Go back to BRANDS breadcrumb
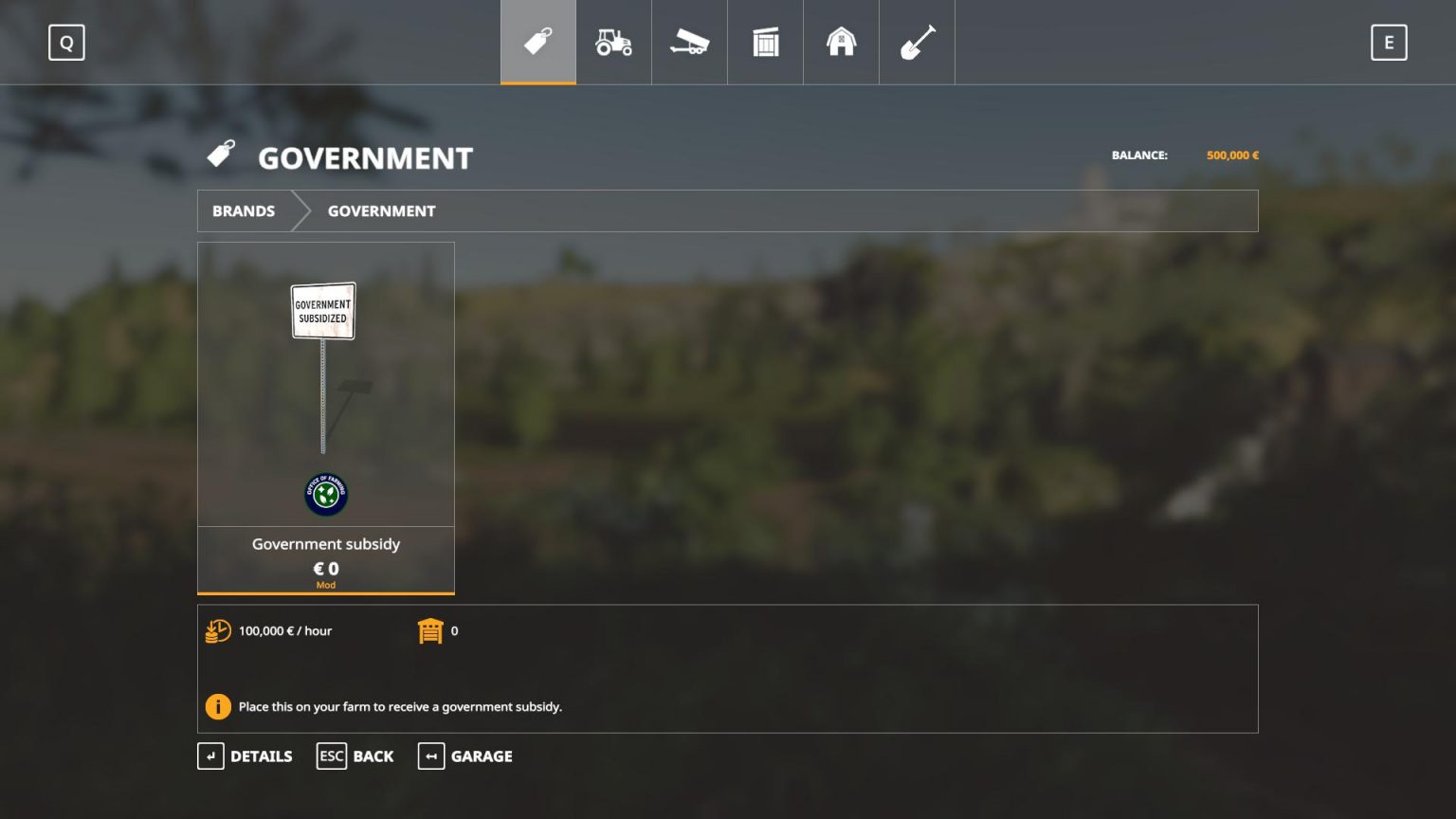This screenshot has height=819, width=1456. [244, 210]
